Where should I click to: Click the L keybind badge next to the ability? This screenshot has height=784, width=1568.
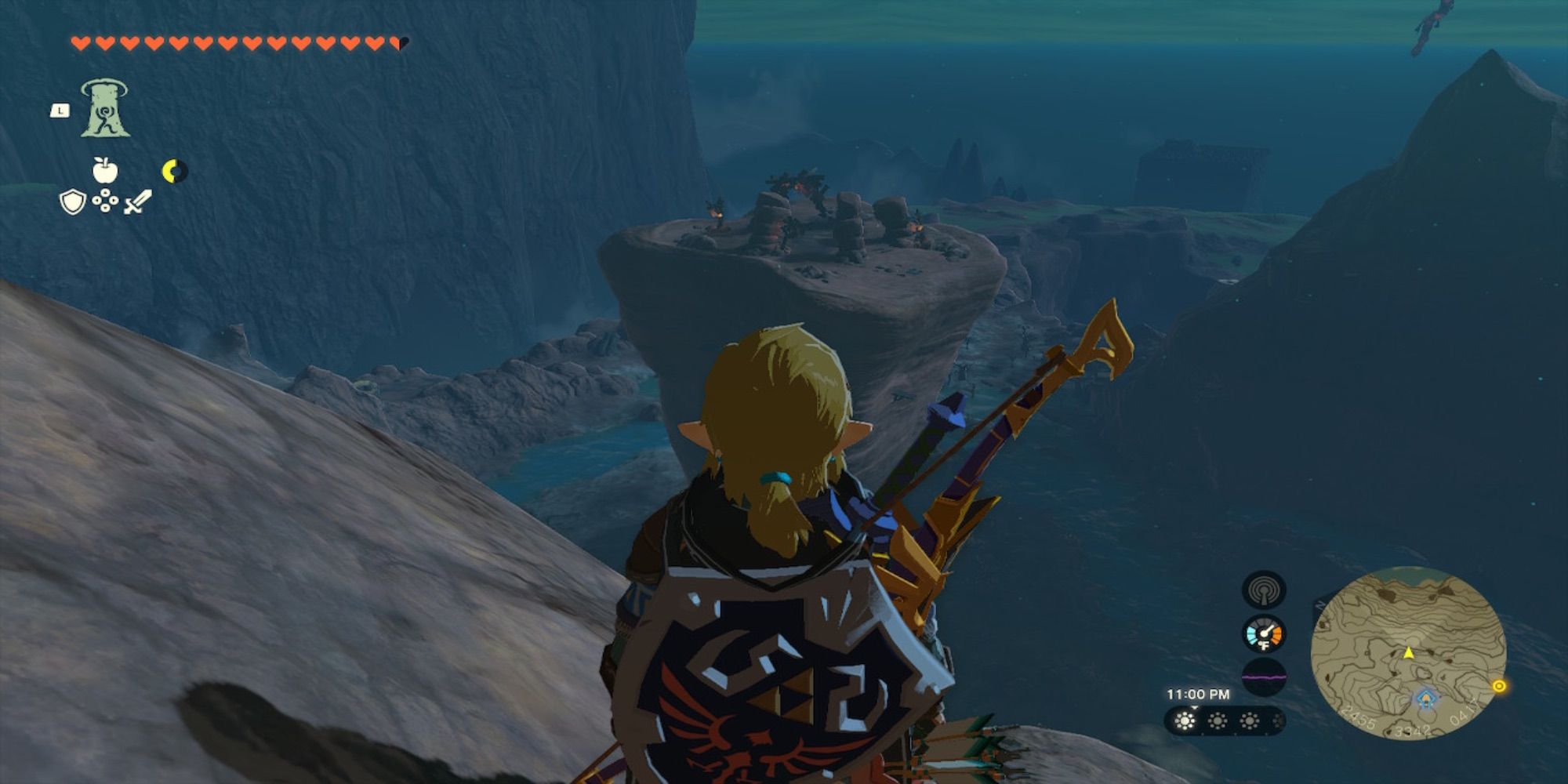[60, 111]
